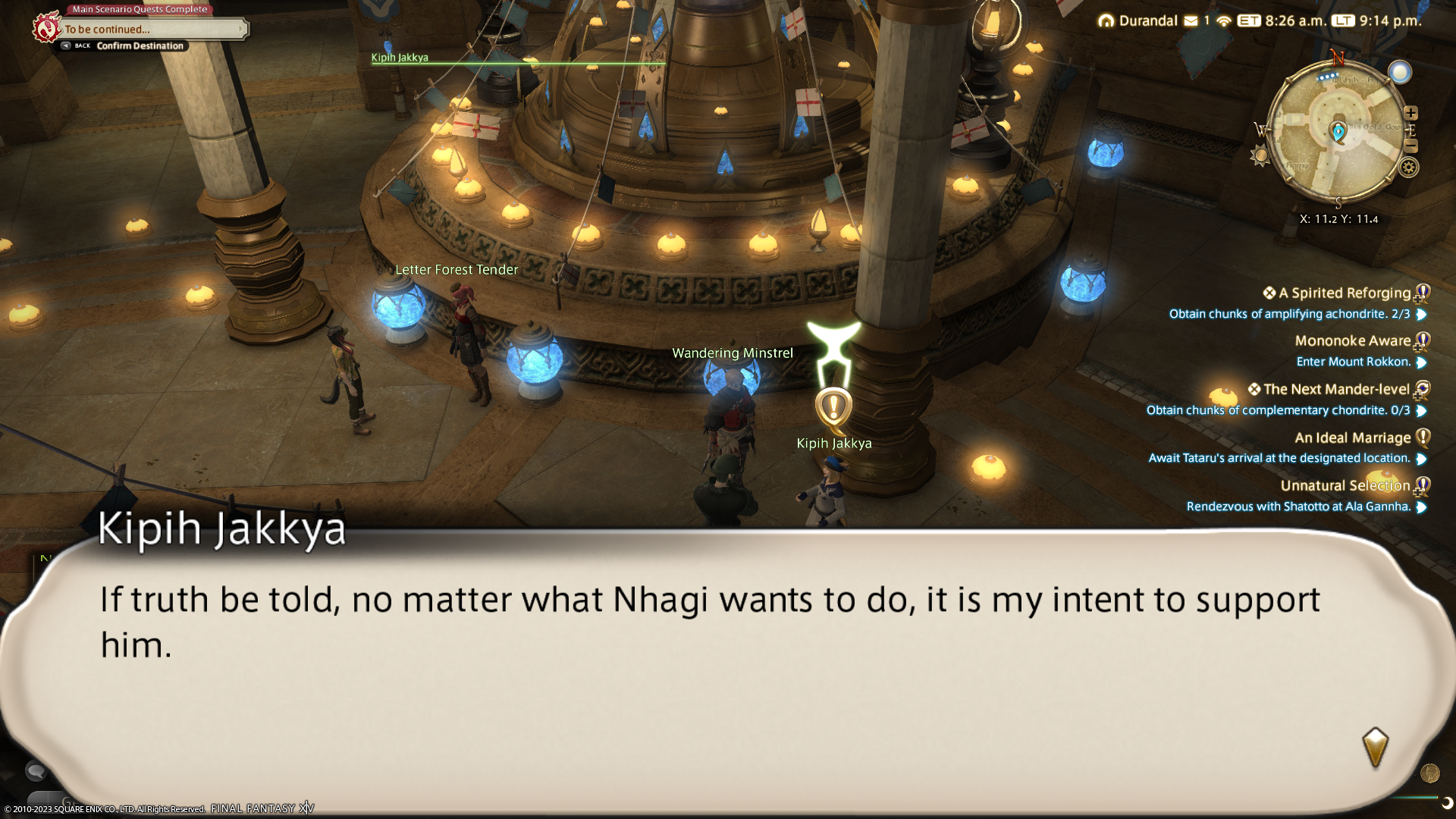Screen dimensions: 1456x819
Task: Advance dialogue with the gold arrow
Action: pos(1375,747)
